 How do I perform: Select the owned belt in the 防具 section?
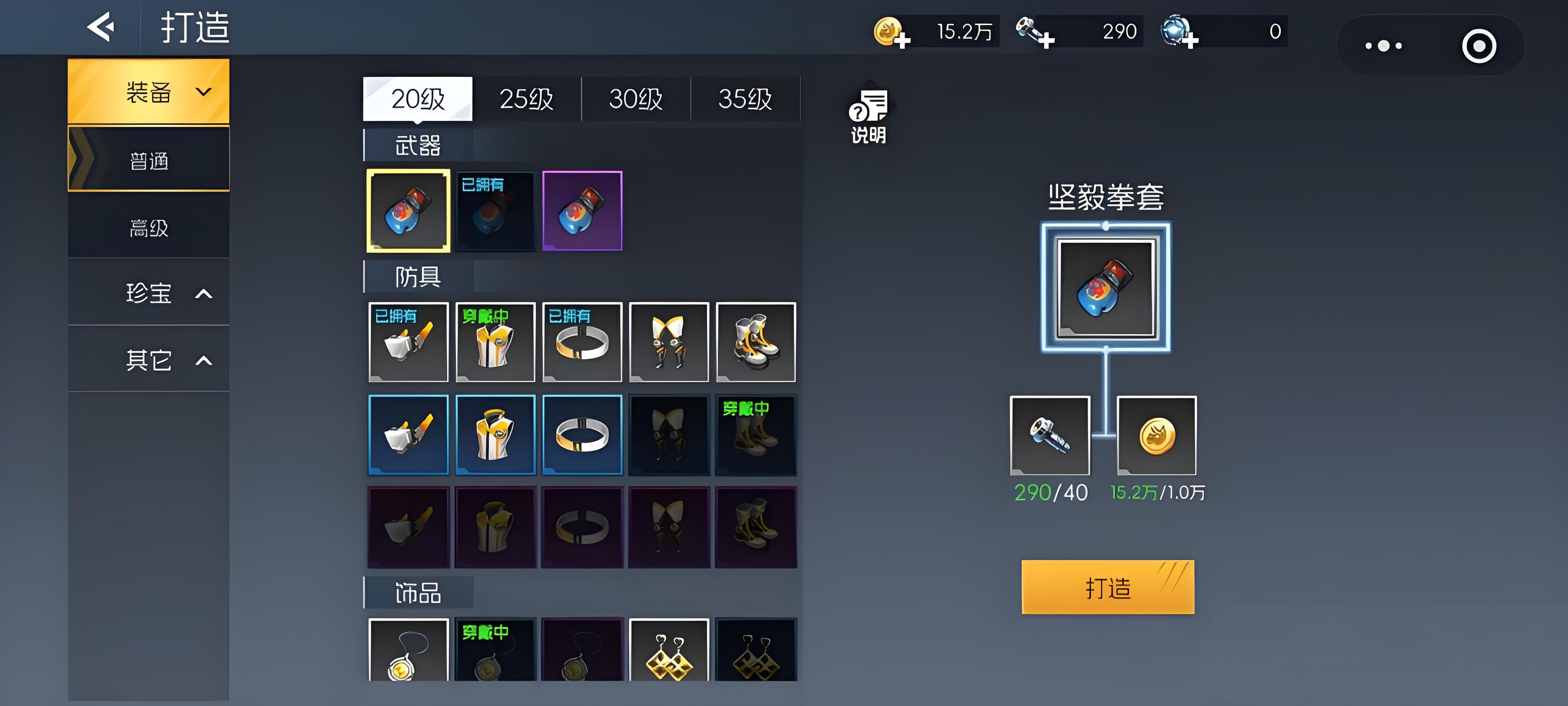point(582,342)
